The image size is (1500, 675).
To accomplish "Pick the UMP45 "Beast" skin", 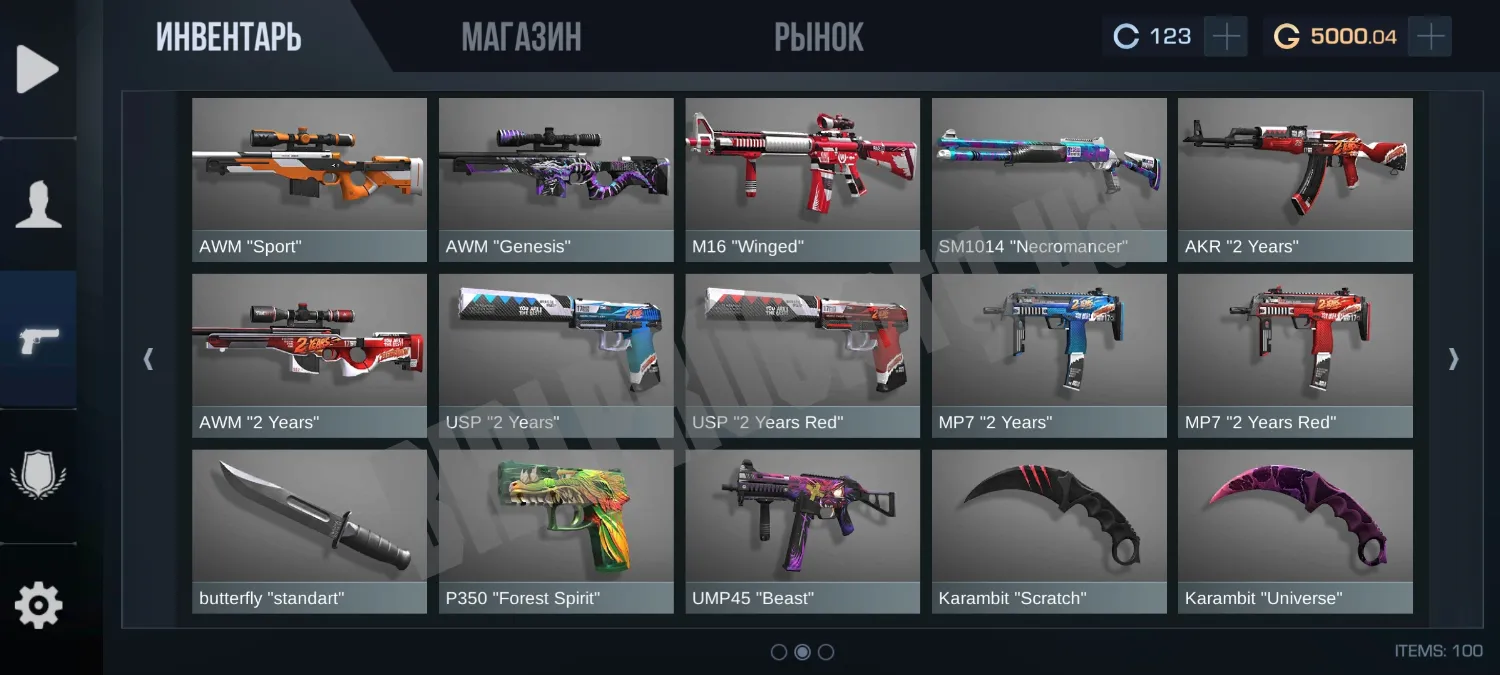I will (802, 531).
